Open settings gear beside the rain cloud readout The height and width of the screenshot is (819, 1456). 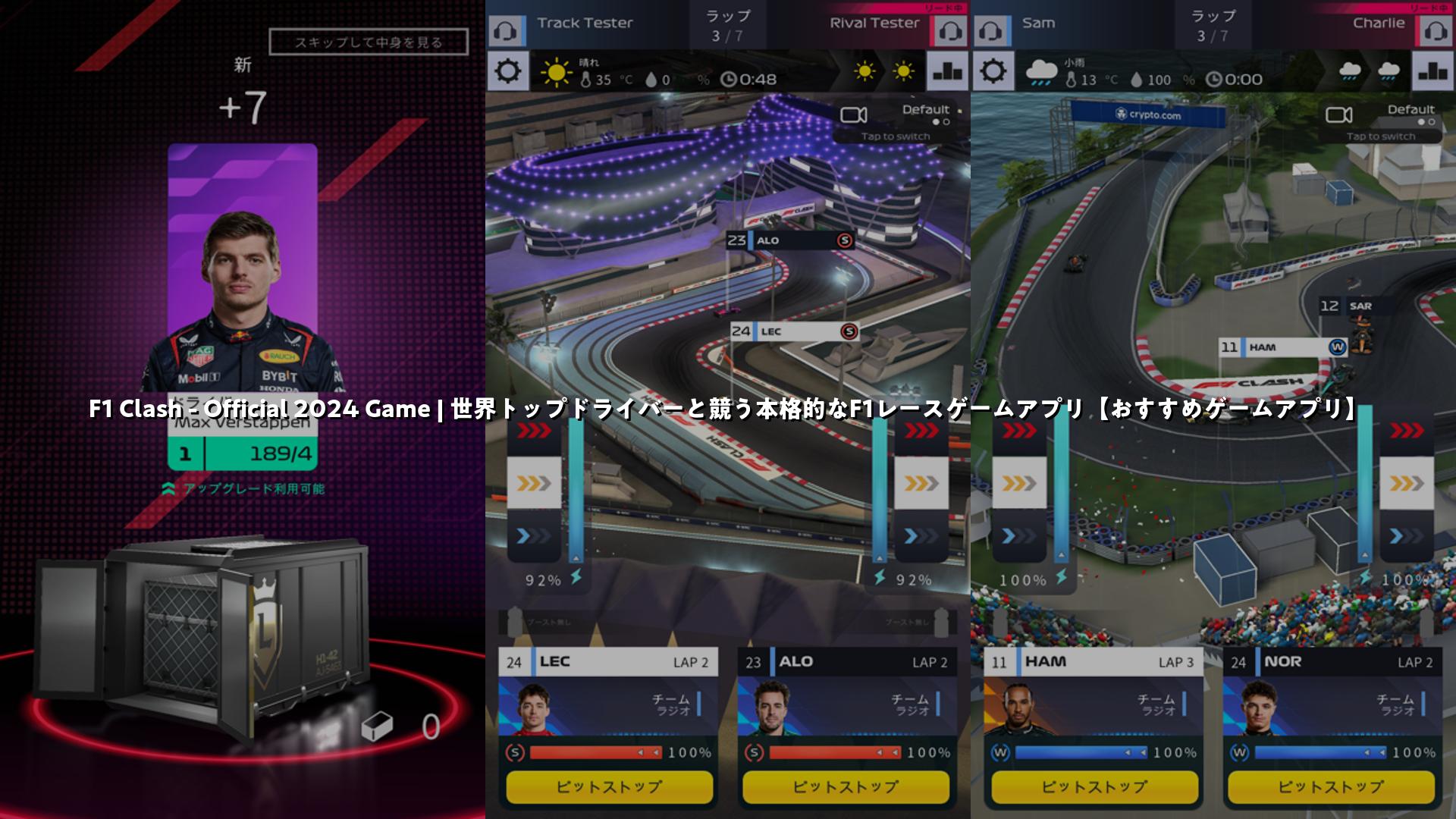point(993,72)
